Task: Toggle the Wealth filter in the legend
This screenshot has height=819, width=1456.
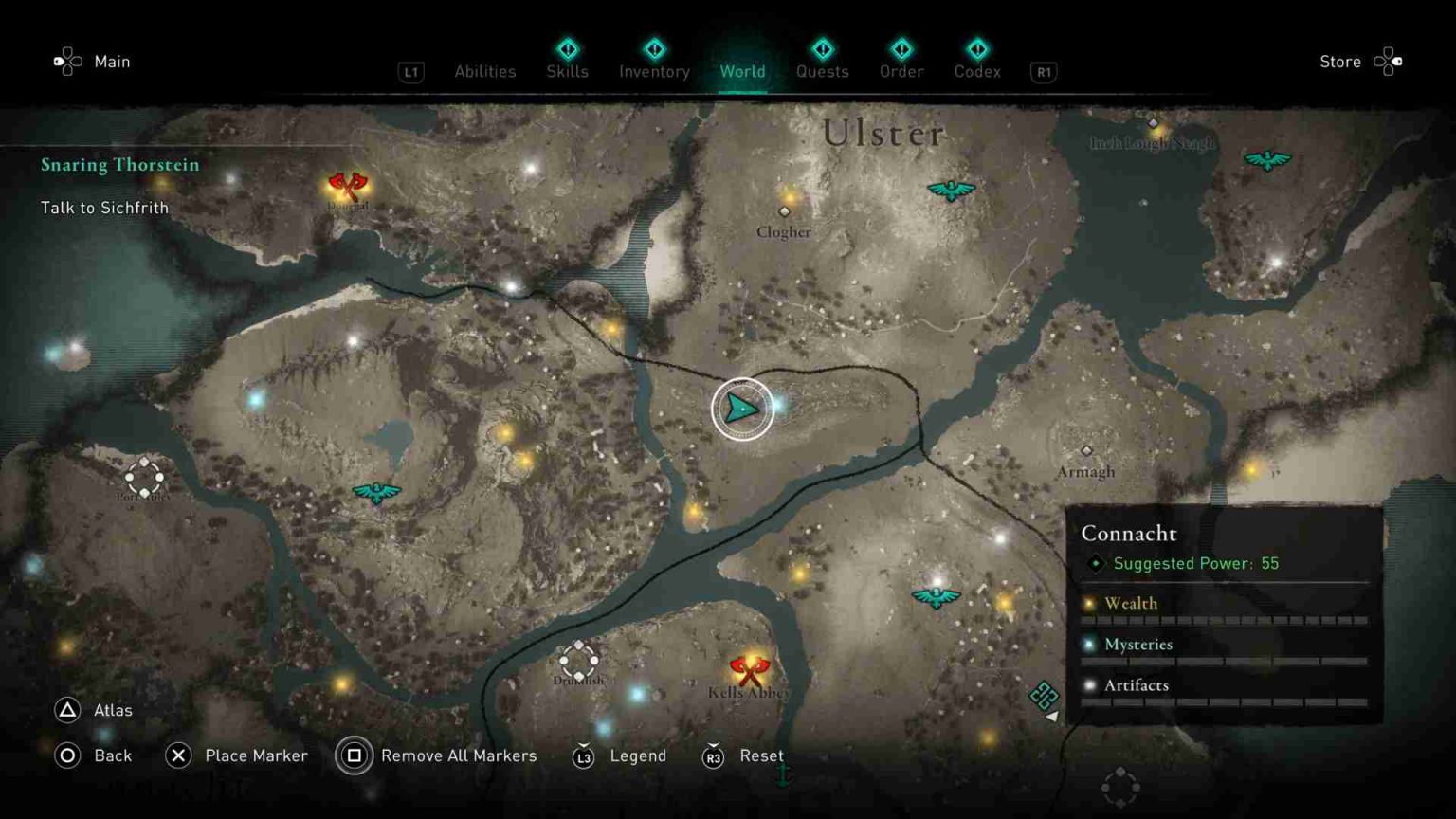Action: tap(1133, 603)
